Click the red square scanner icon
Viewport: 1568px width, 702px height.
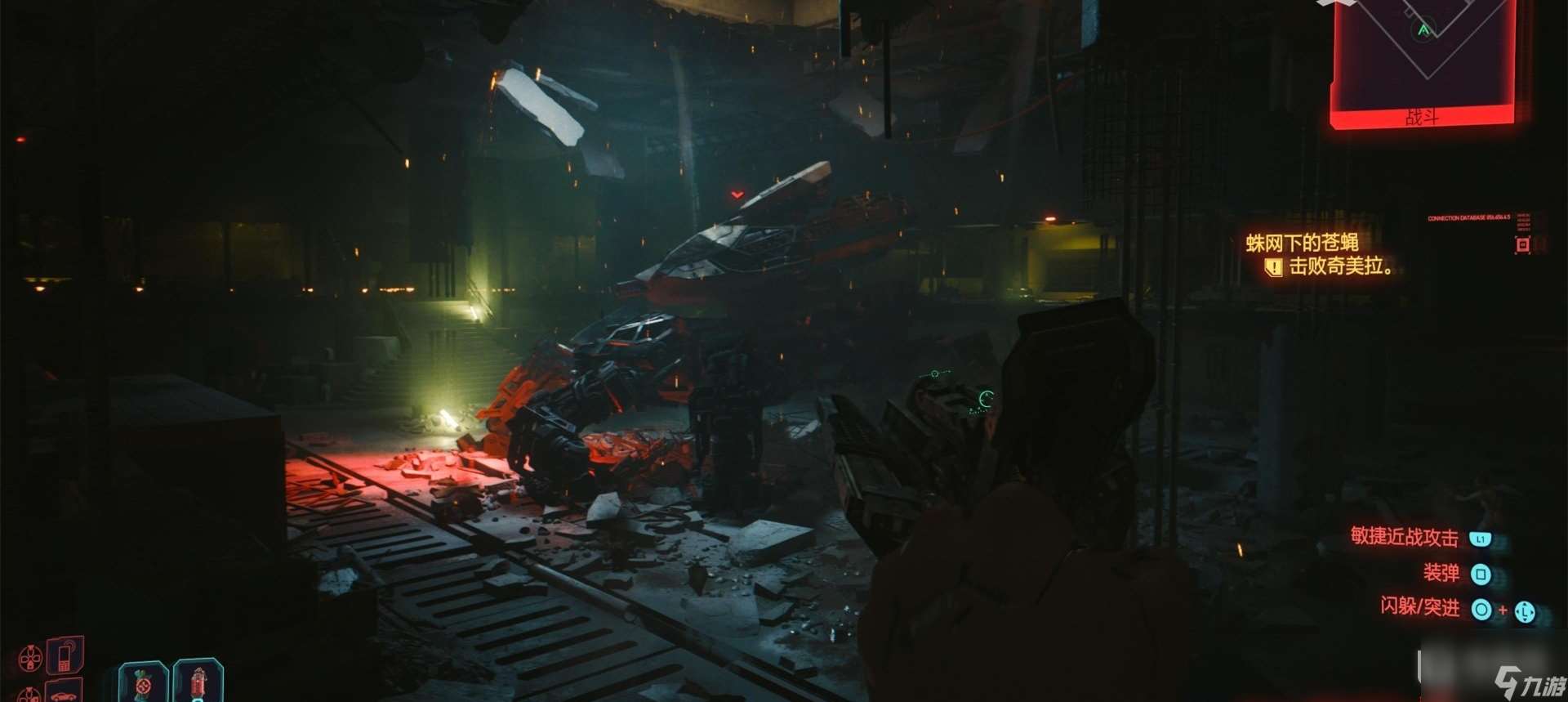click(x=1522, y=244)
